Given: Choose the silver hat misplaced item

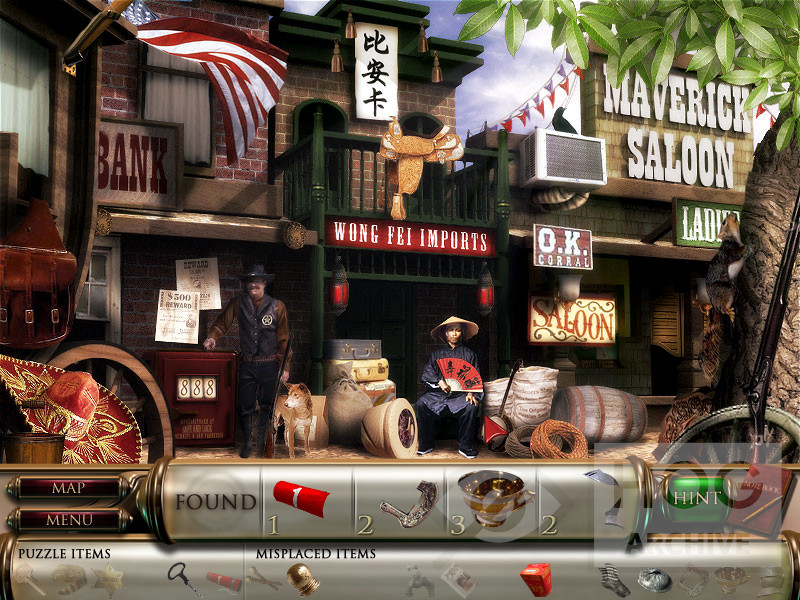Looking at the screenshot, I should tap(654, 578).
